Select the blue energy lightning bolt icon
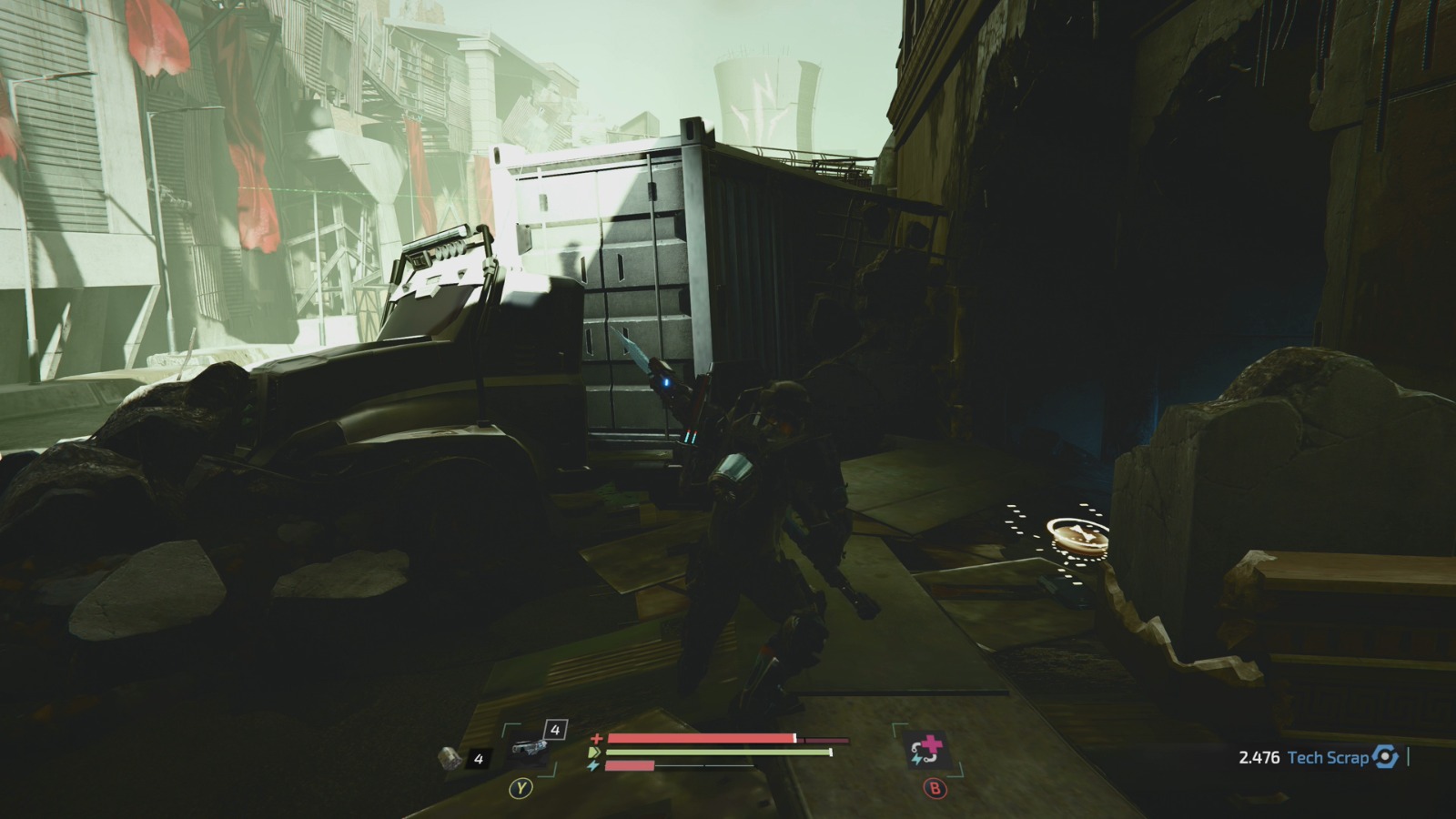Image resolution: width=1456 pixels, height=819 pixels. (x=593, y=767)
